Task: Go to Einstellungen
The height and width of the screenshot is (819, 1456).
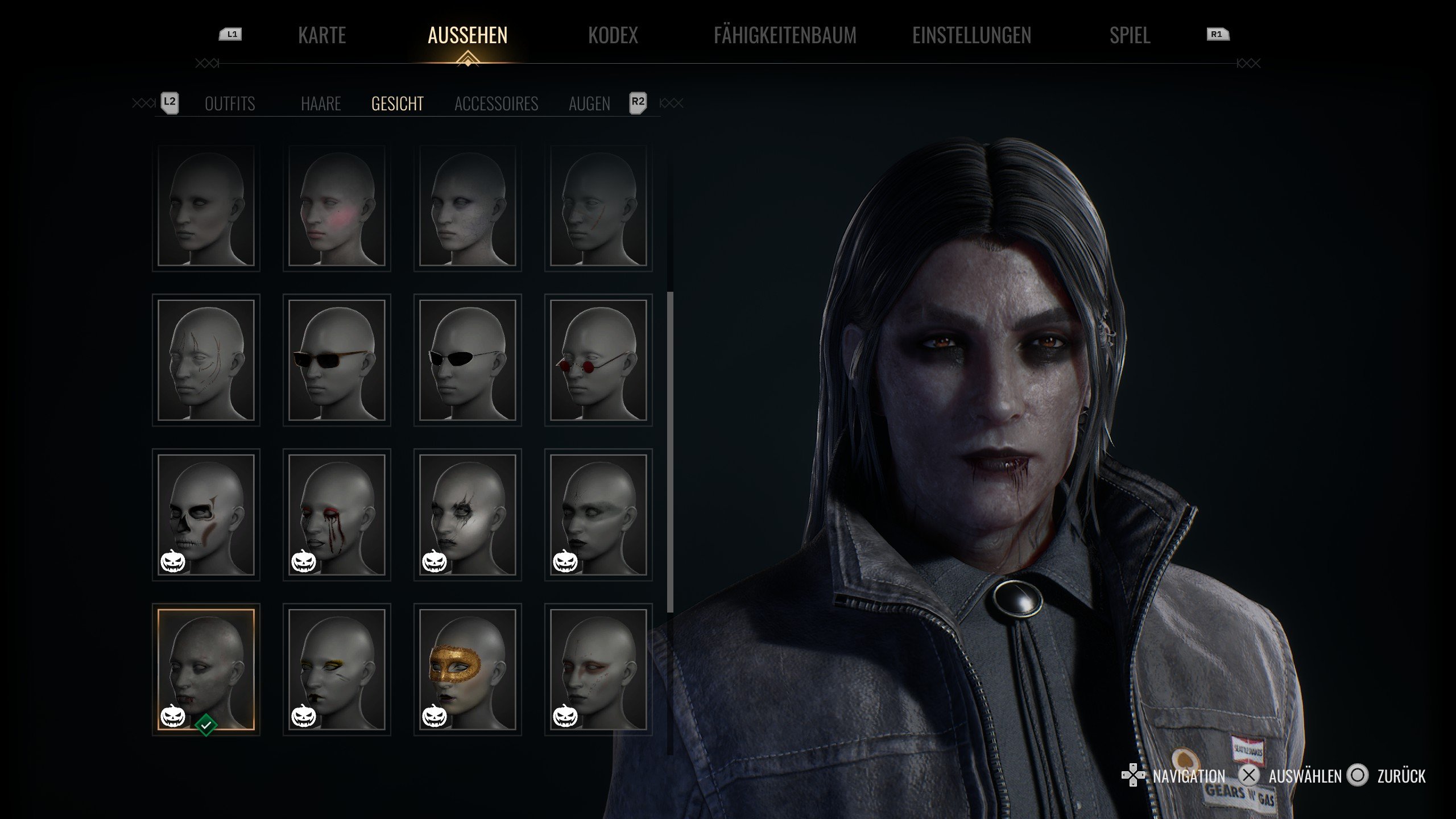Action: [x=971, y=35]
